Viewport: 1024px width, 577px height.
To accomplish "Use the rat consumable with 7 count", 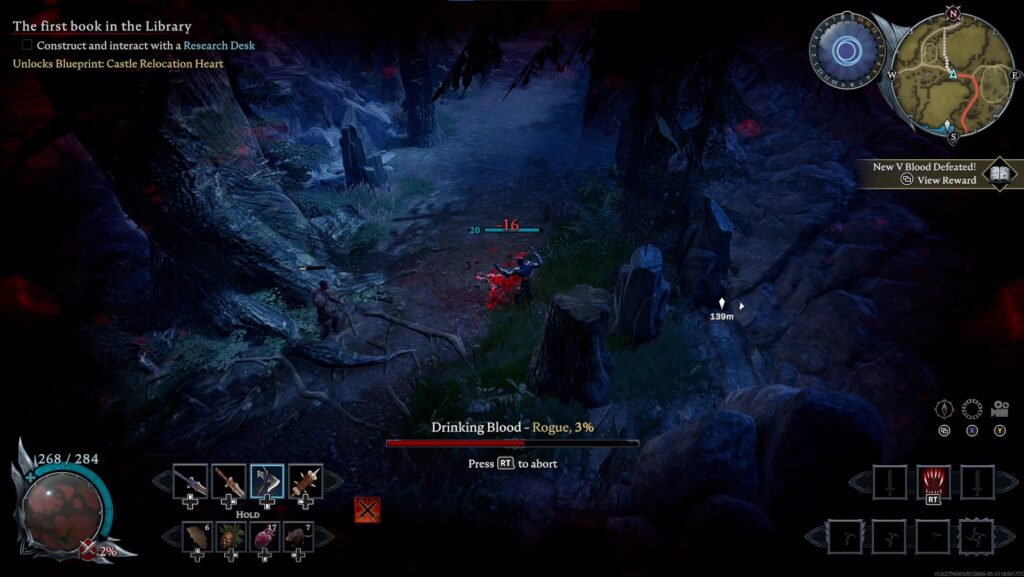I will pyautogui.click(x=297, y=537).
